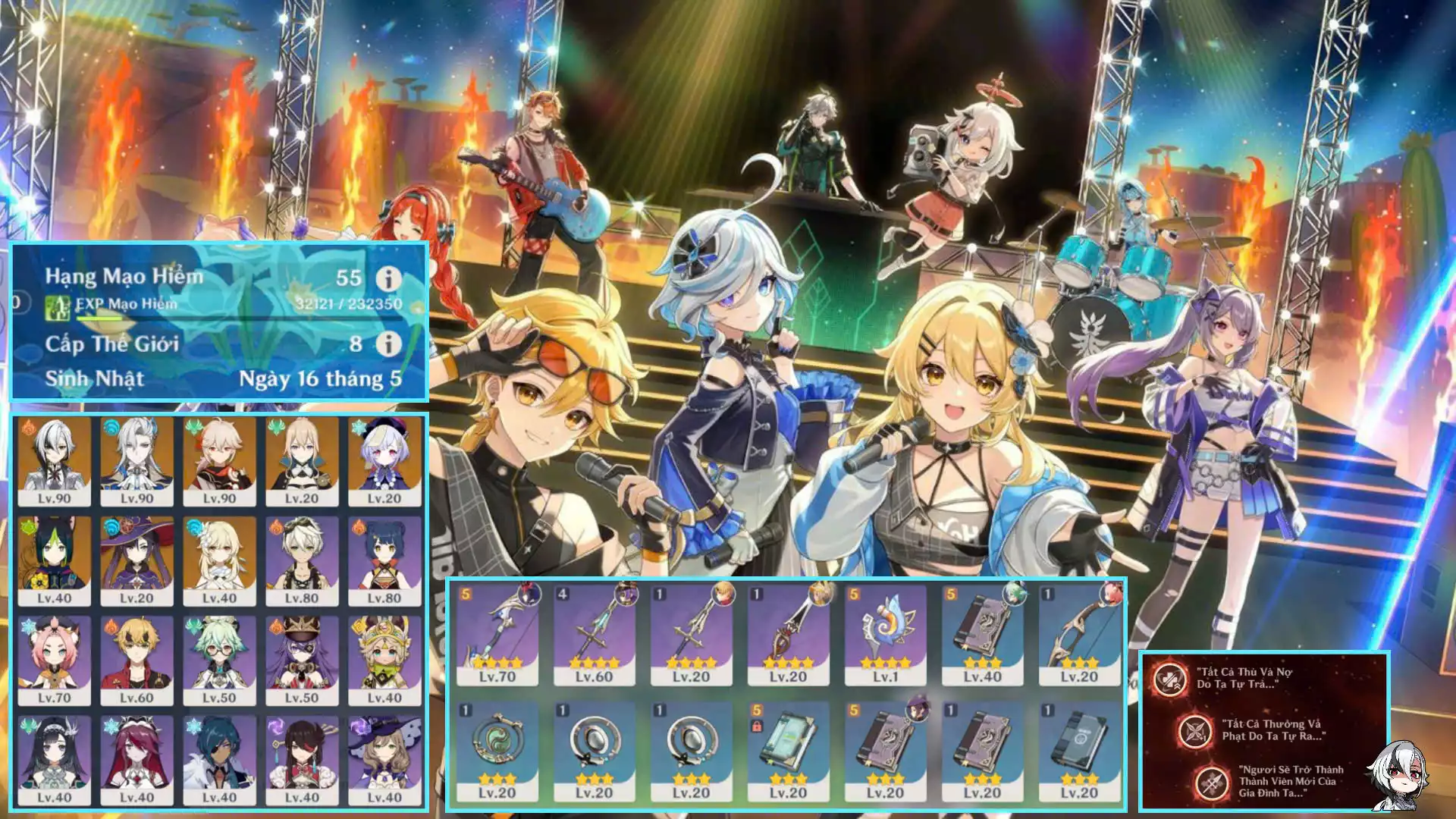Open the World Level info button

point(388,344)
